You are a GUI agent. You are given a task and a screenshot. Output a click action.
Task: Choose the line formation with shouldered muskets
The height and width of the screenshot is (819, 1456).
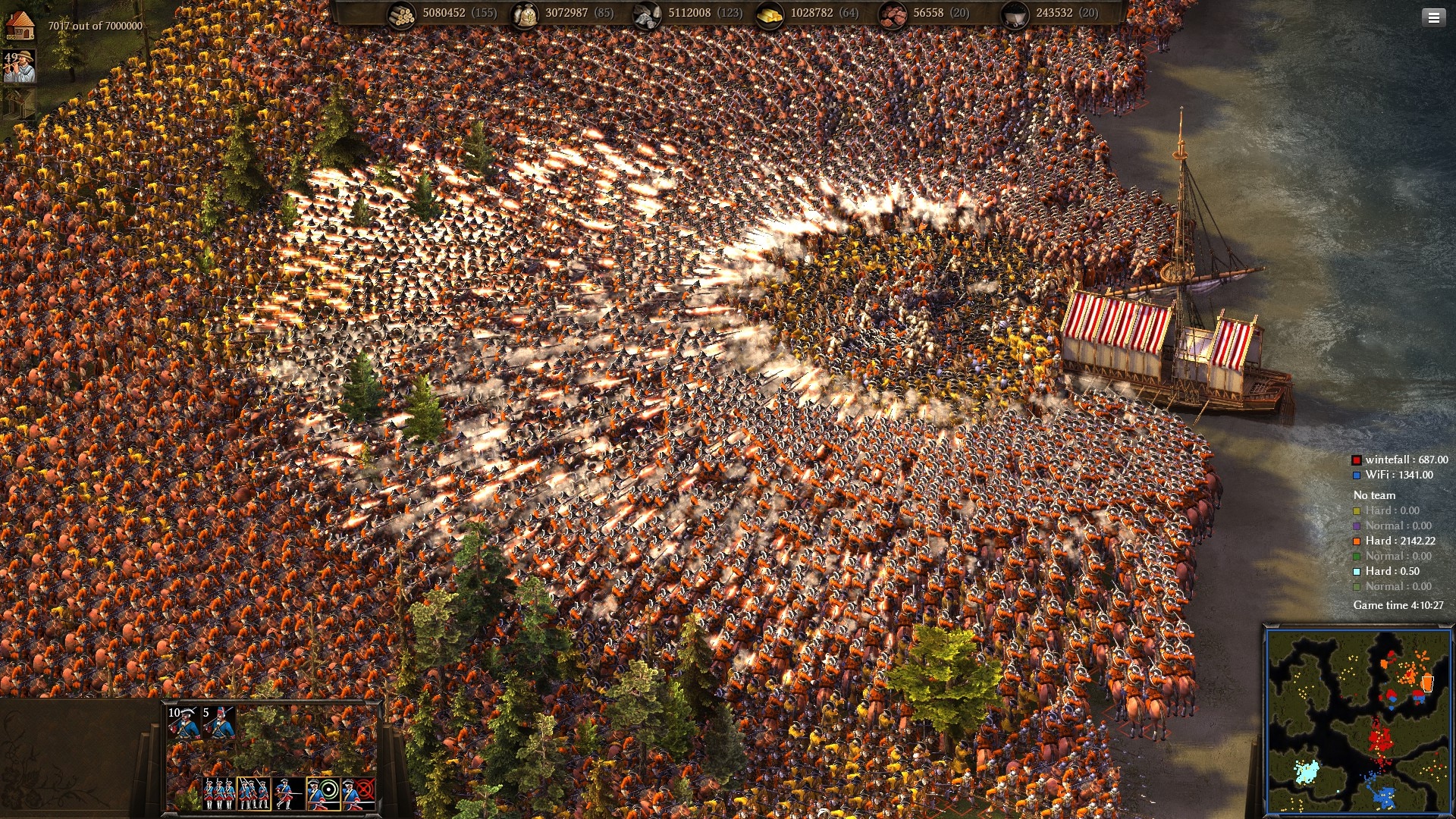(219, 793)
